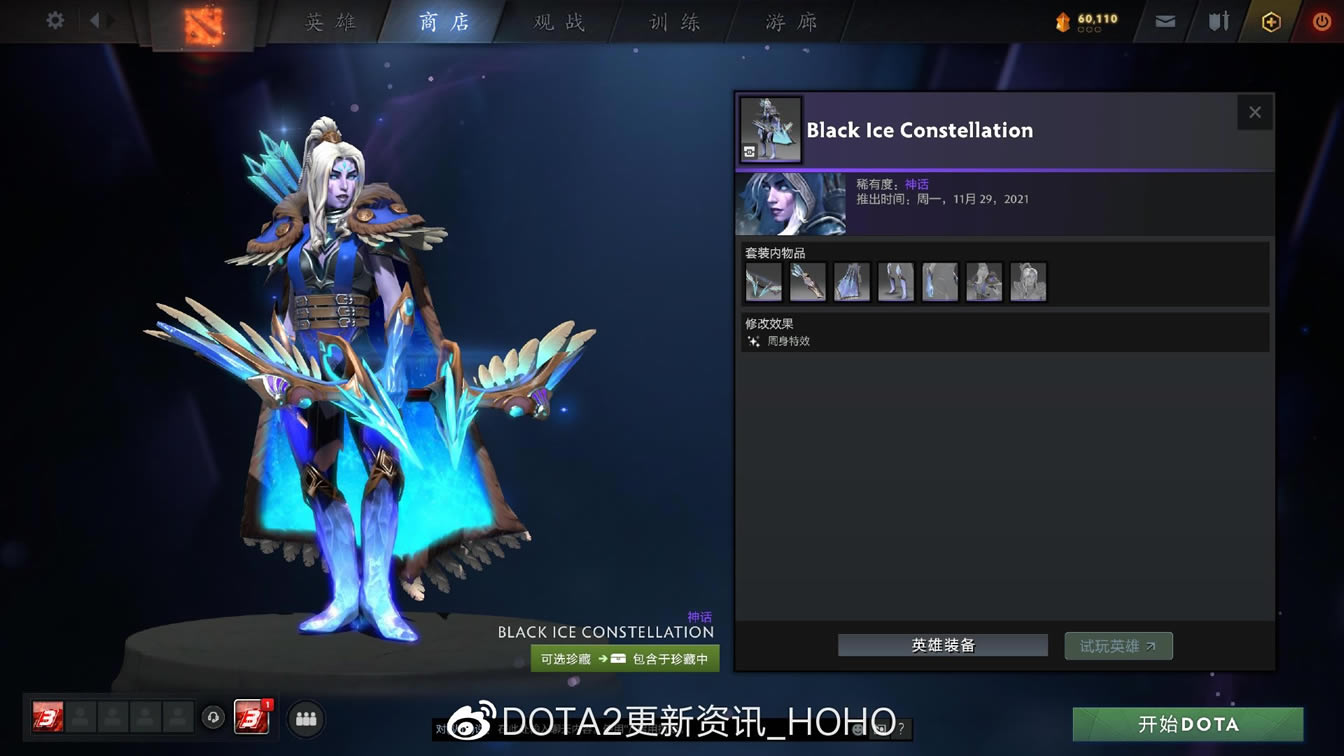Click the back navigation arrow near the logo
1344x756 pixels.
coord(95,19)
